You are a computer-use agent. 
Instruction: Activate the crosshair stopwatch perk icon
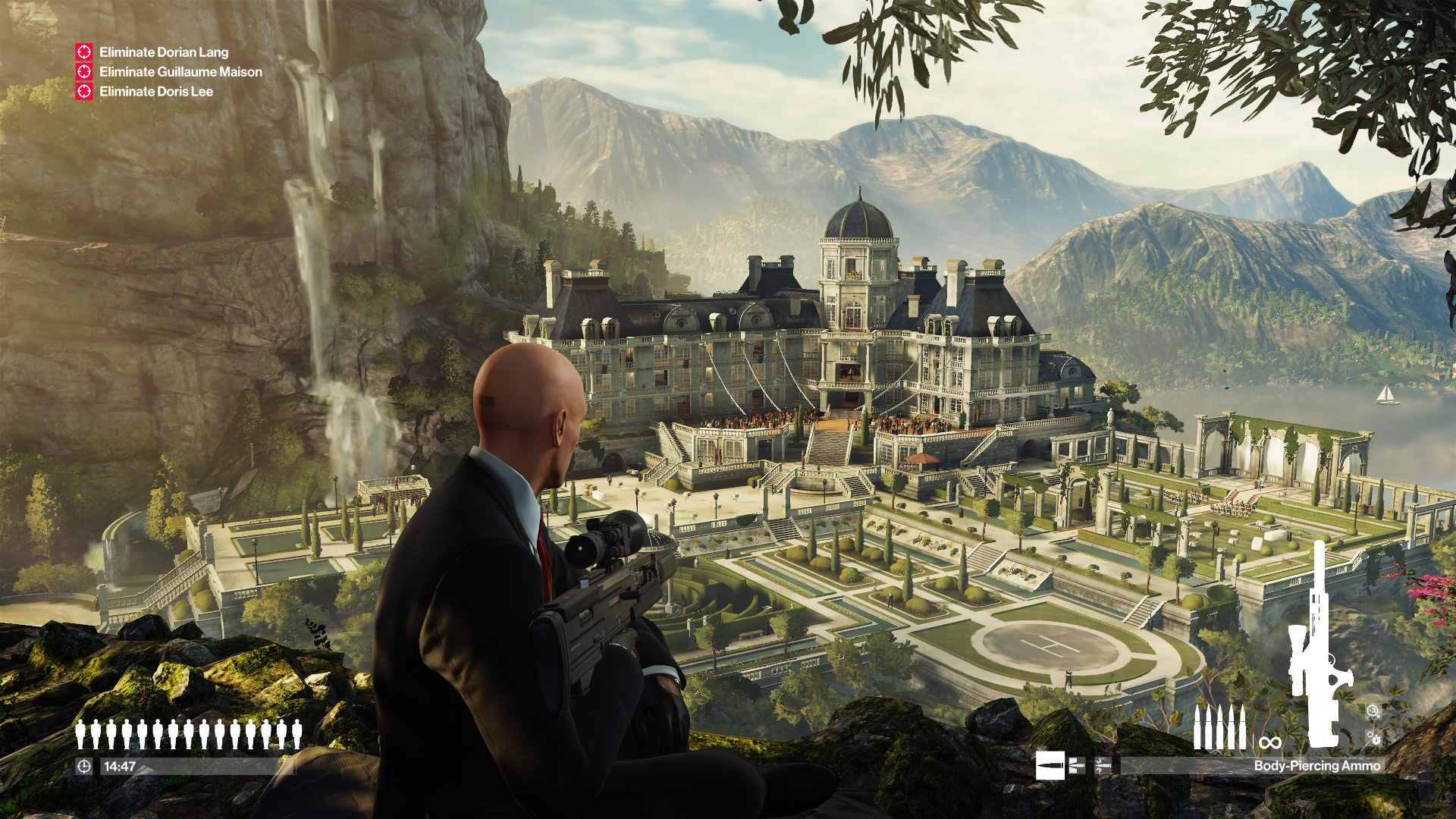point(1373,737)
